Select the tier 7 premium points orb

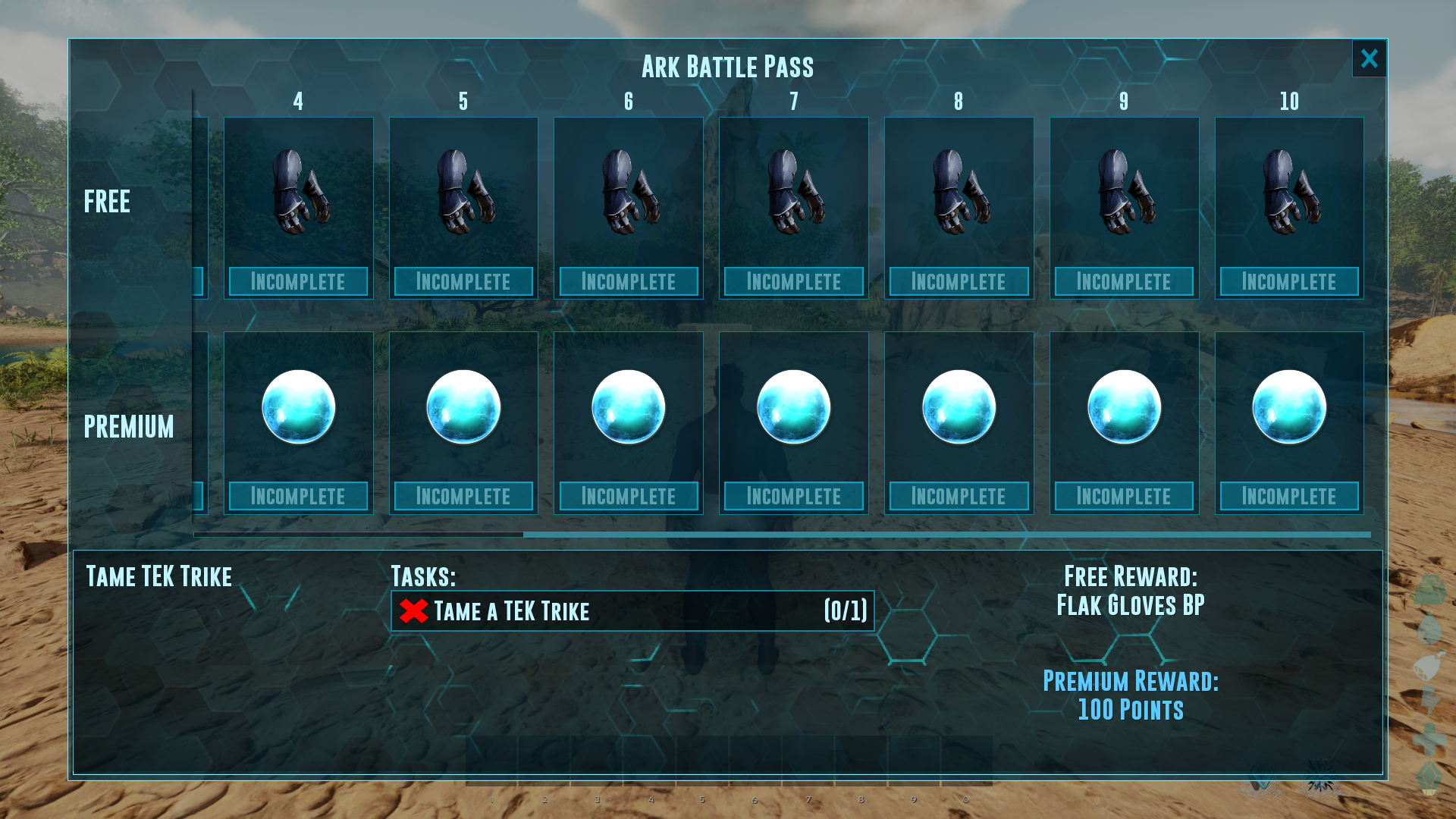(x=794, y=407)
